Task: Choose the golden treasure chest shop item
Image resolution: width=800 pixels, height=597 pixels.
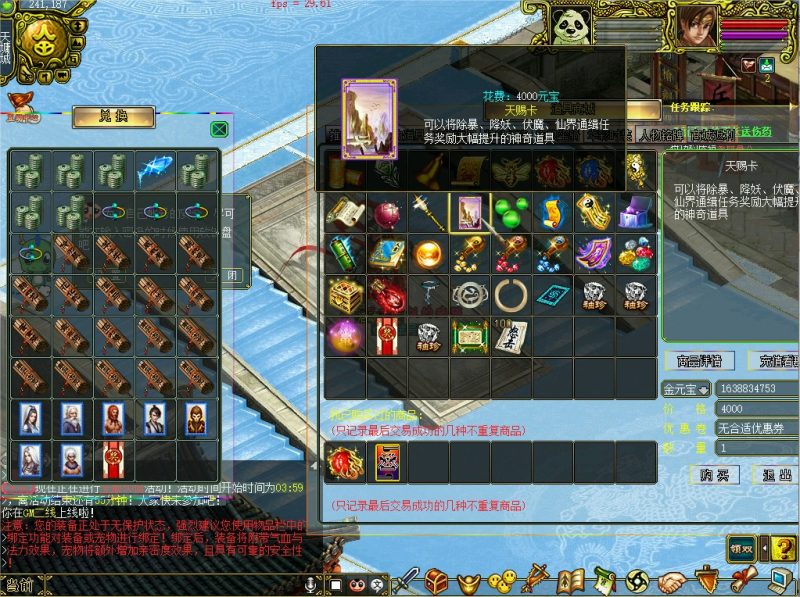Action: 343,294
